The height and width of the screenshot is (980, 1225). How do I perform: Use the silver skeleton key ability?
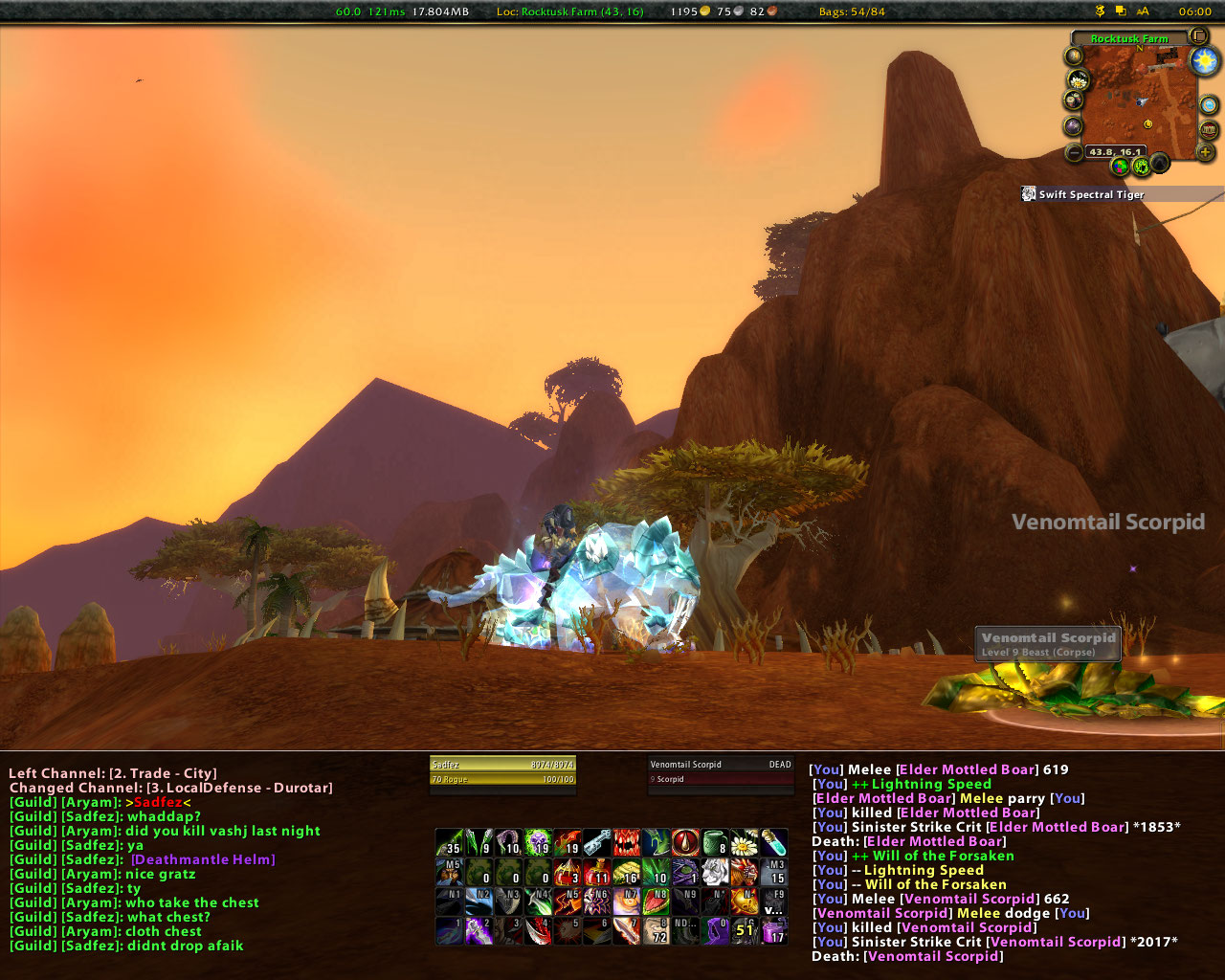597,843
